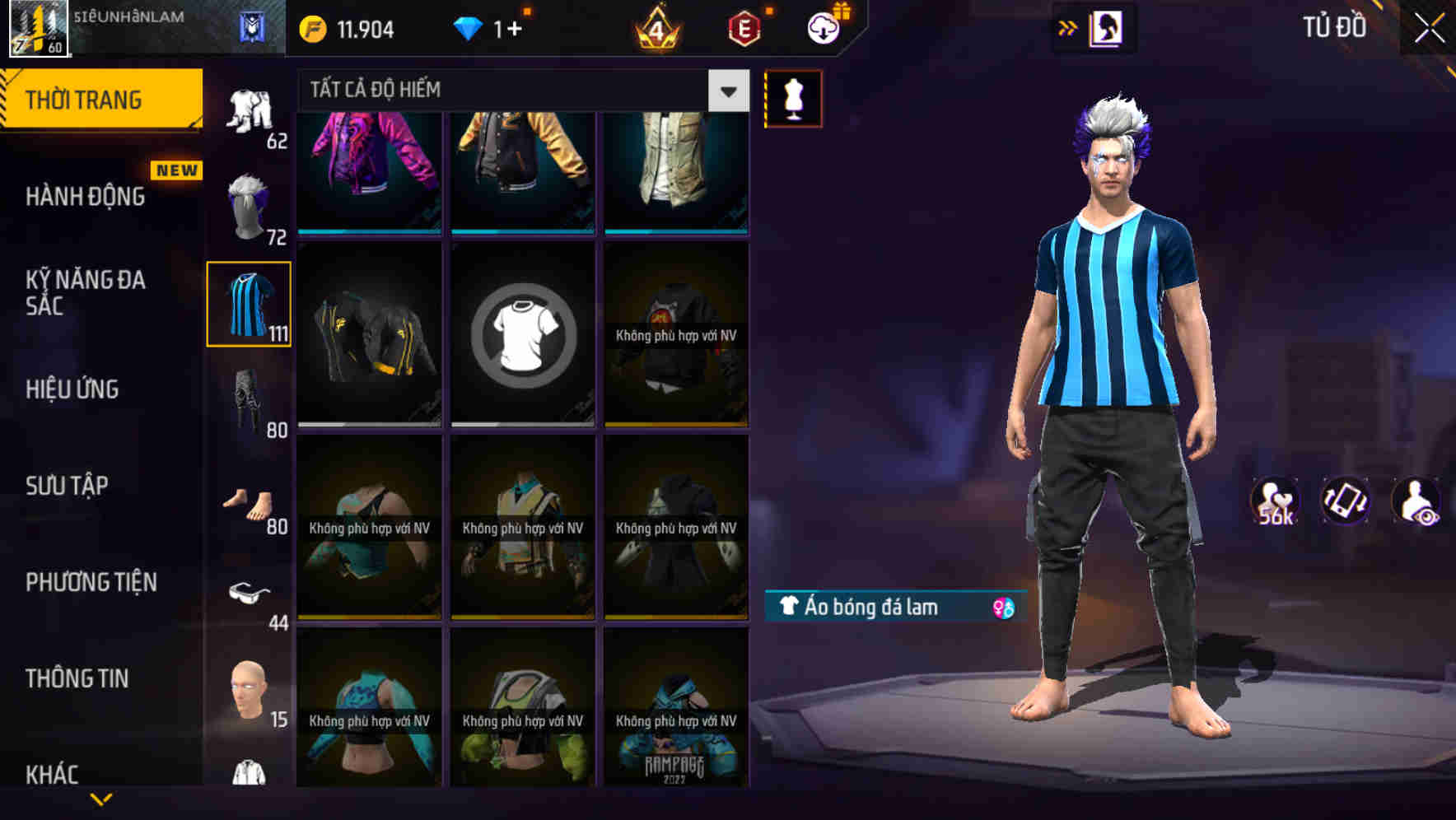Switch to the HÀNH ĐỘNG tab

pyautogui.click(x=85, y=197)
